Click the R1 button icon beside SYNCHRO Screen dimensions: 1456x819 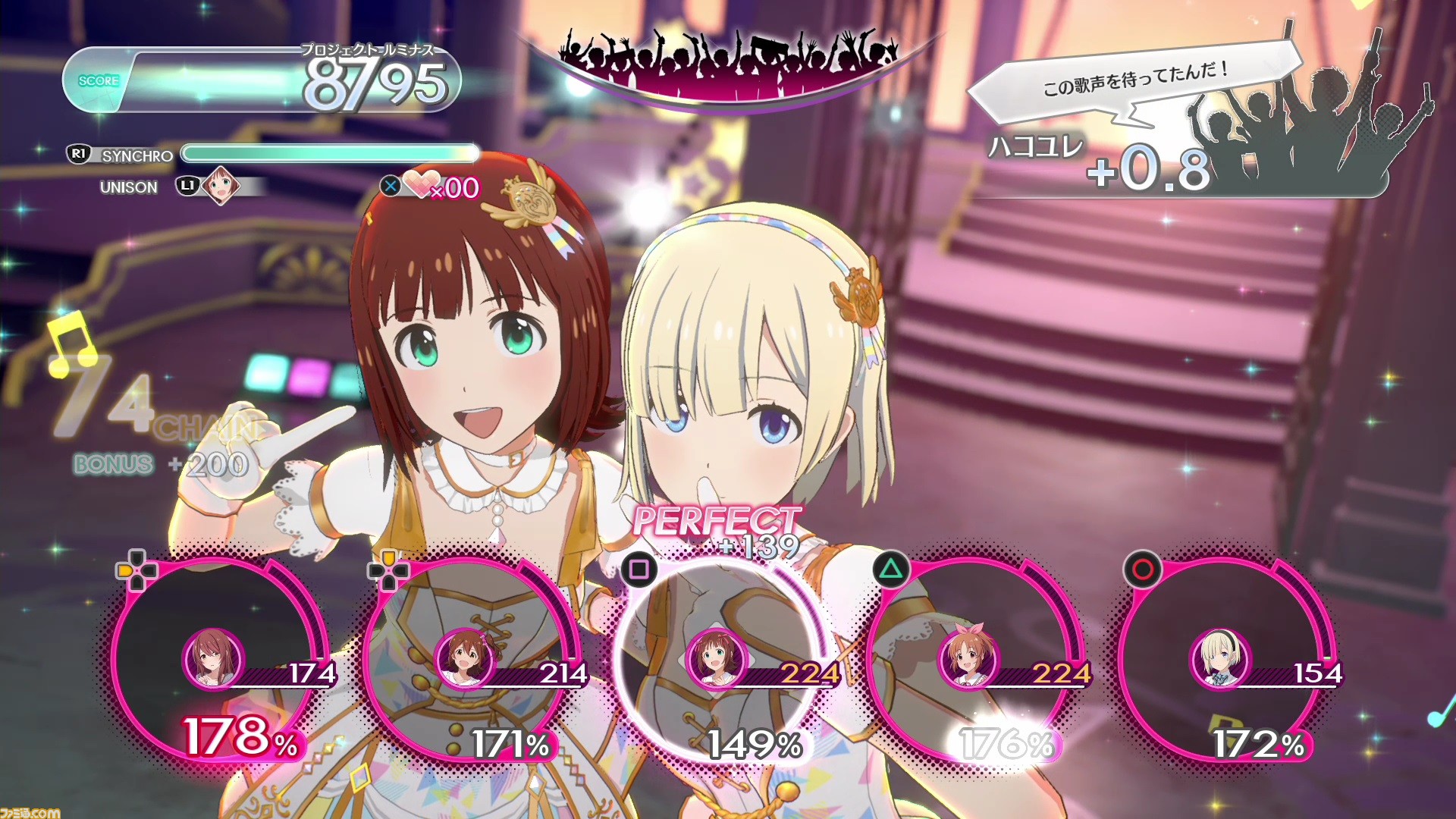click(x=79, y=156)
